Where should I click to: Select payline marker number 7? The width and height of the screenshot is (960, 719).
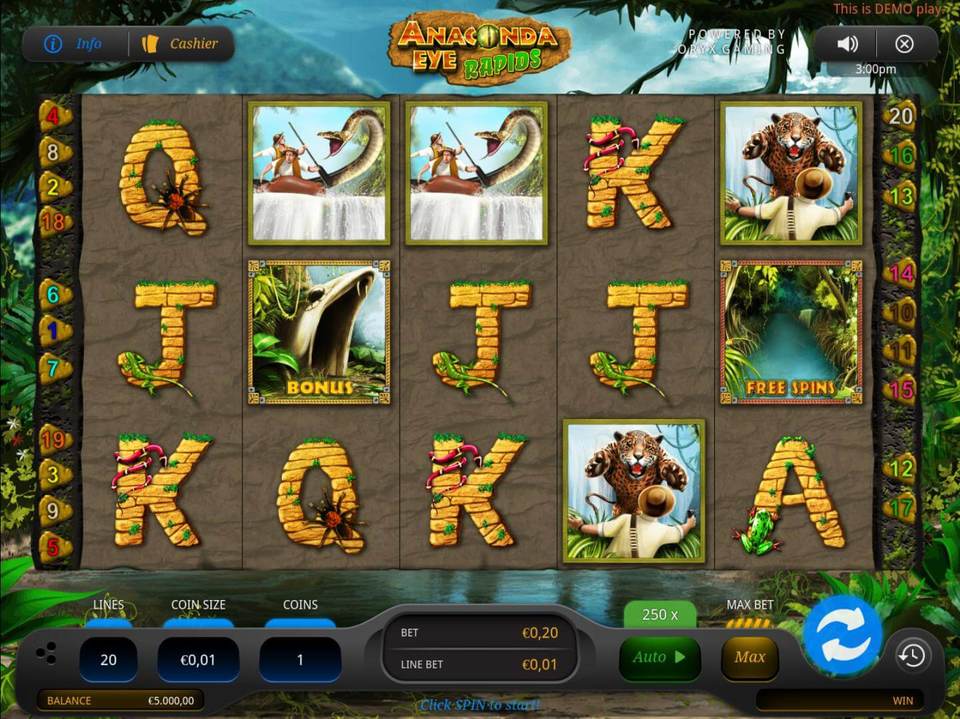pyautogui.click(x=54, y=367)
